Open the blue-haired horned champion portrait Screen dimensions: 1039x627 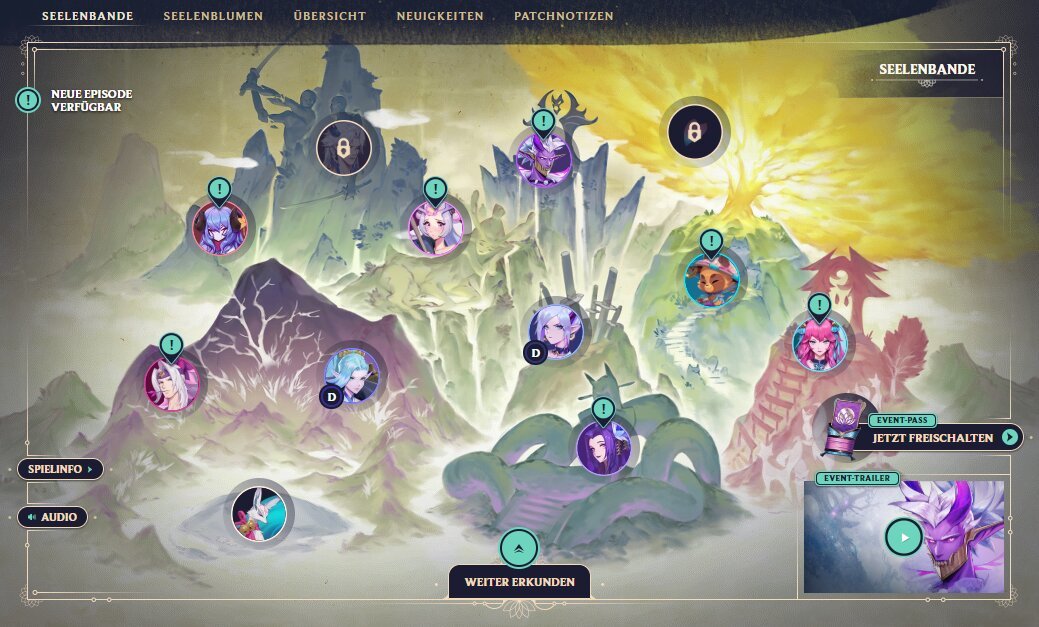[x=220, y=228]
